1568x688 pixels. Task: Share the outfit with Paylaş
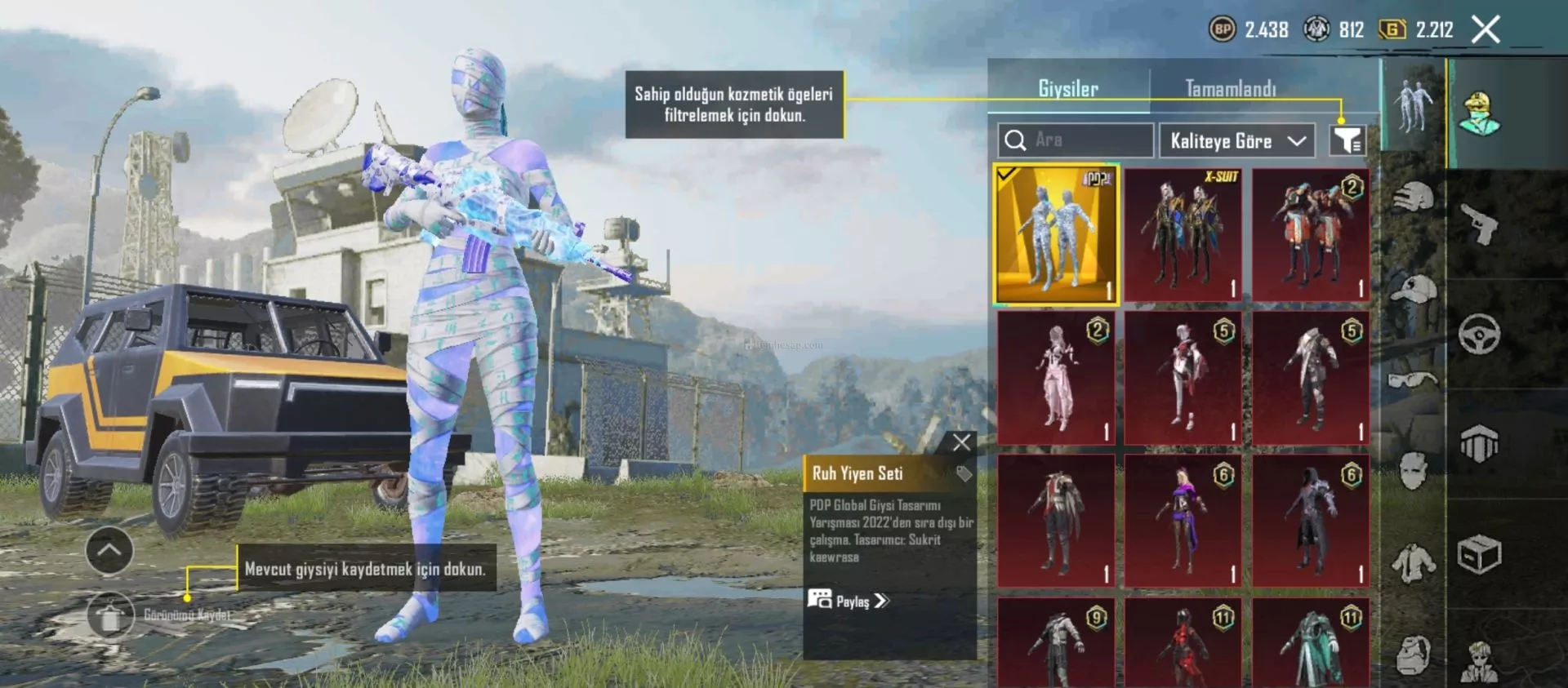coord(848,601)
